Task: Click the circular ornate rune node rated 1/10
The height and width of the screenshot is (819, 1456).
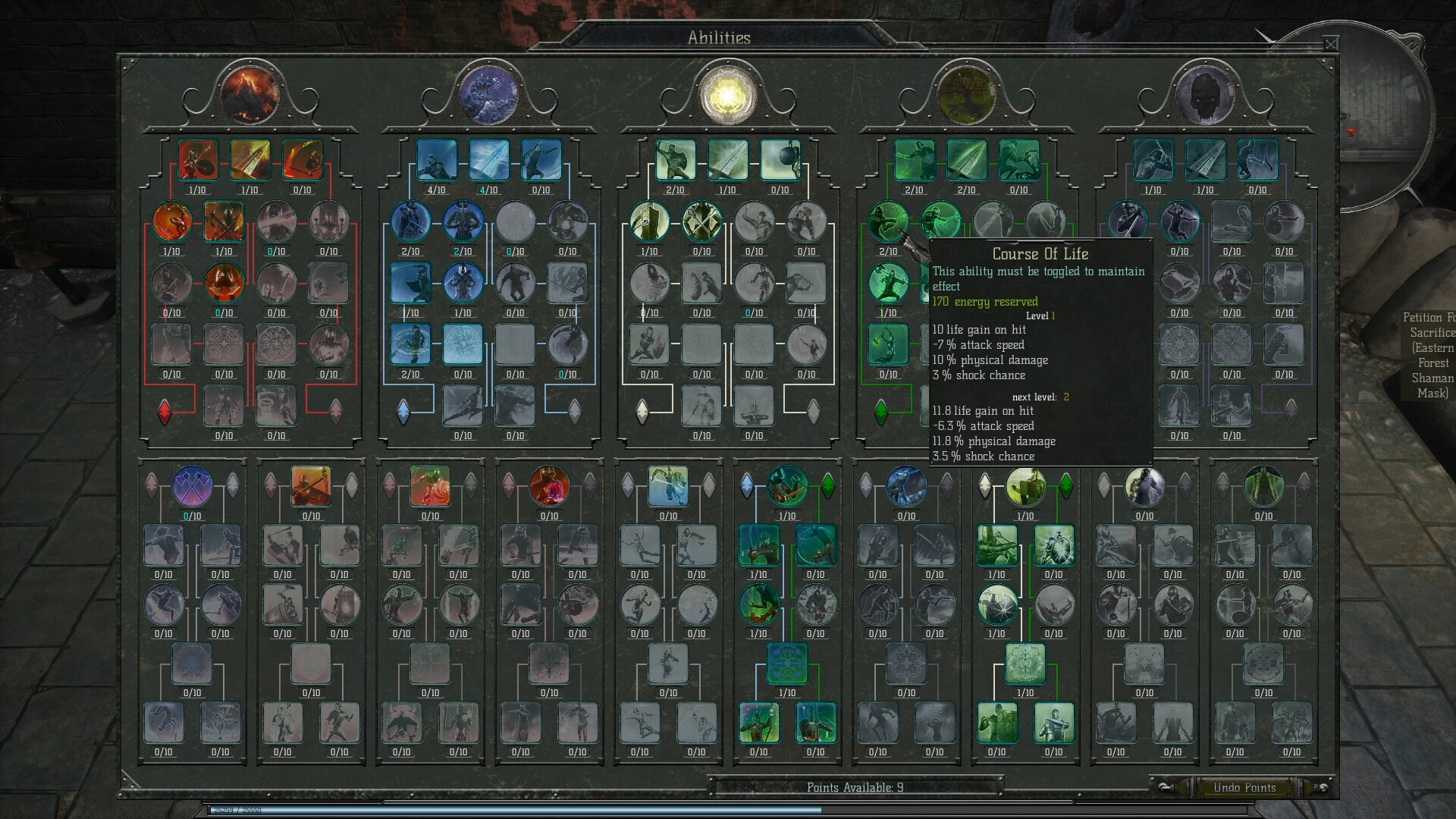Action: click(x=787, y=664)
